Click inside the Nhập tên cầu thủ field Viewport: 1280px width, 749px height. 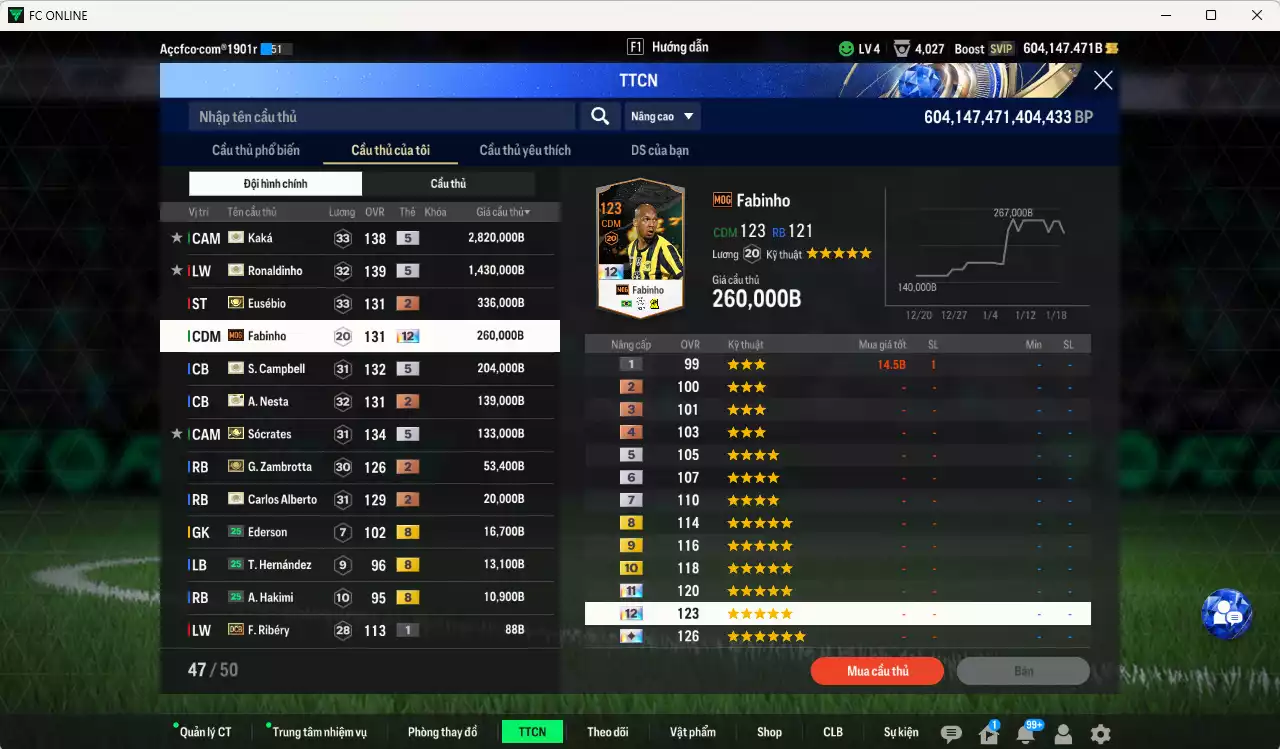[380, 116]
